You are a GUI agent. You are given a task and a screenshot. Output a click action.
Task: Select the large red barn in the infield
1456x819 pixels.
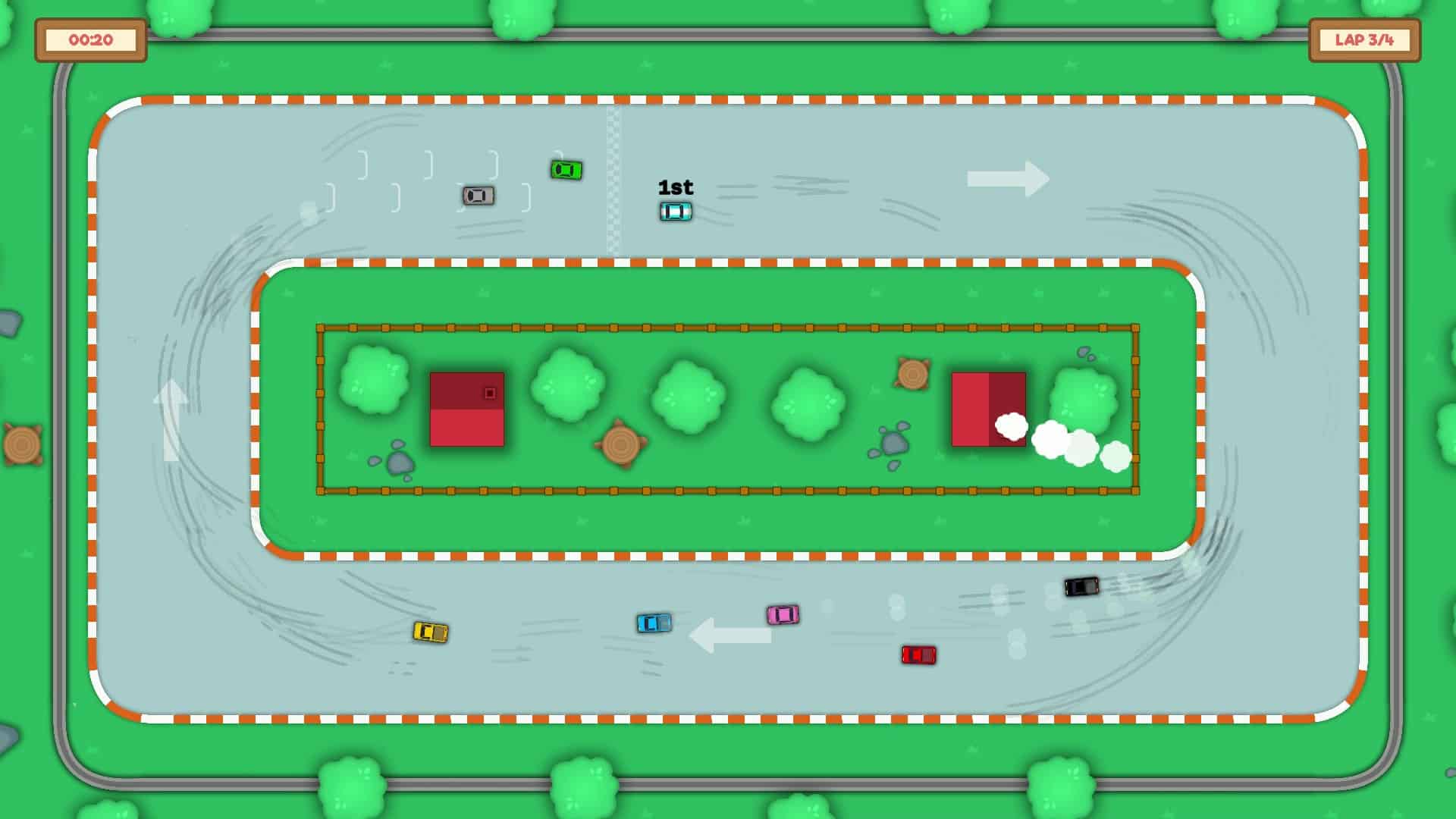pos(468,409)
